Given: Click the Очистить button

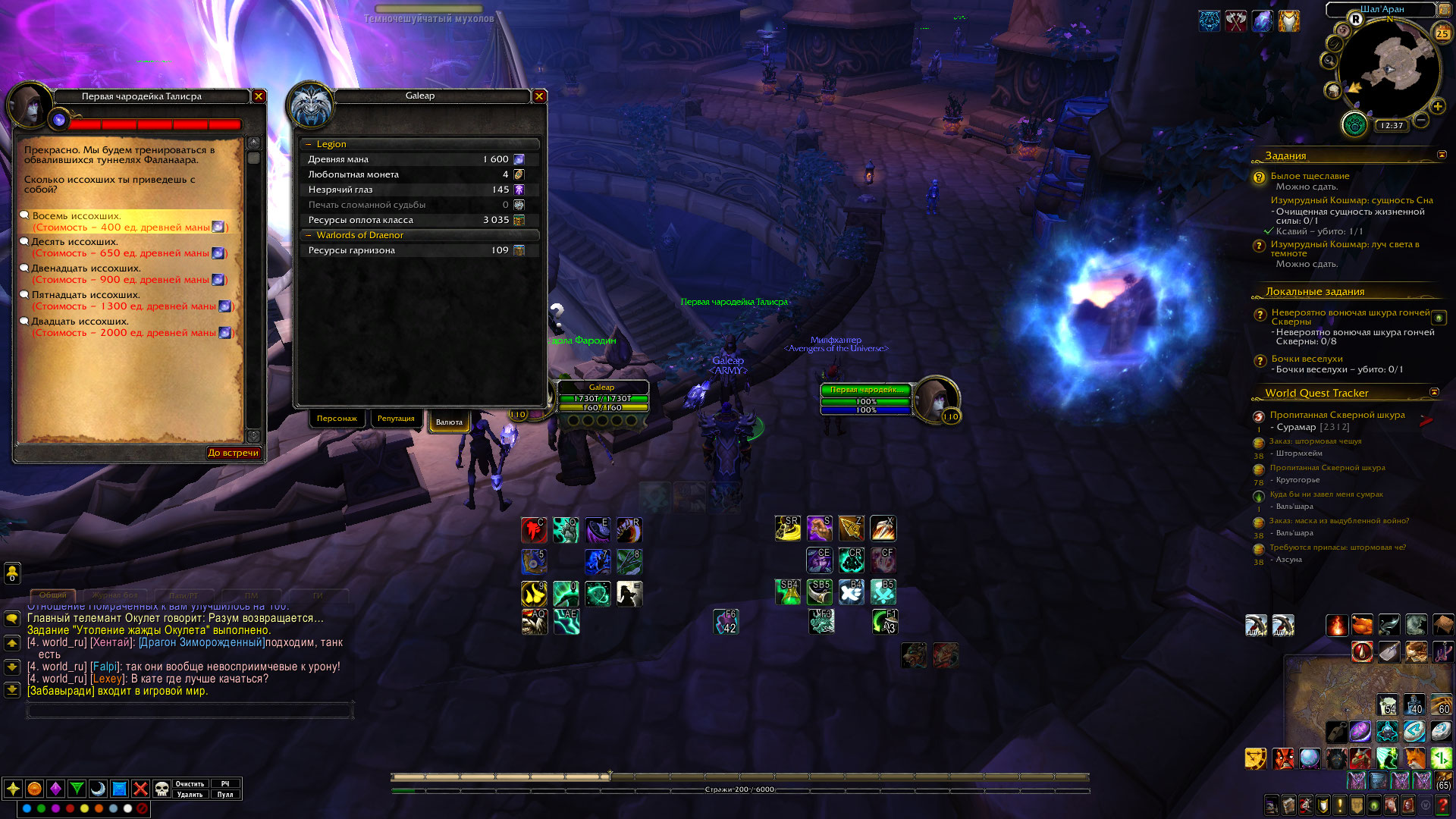Looking at the screenshot, I should (190, 784).
